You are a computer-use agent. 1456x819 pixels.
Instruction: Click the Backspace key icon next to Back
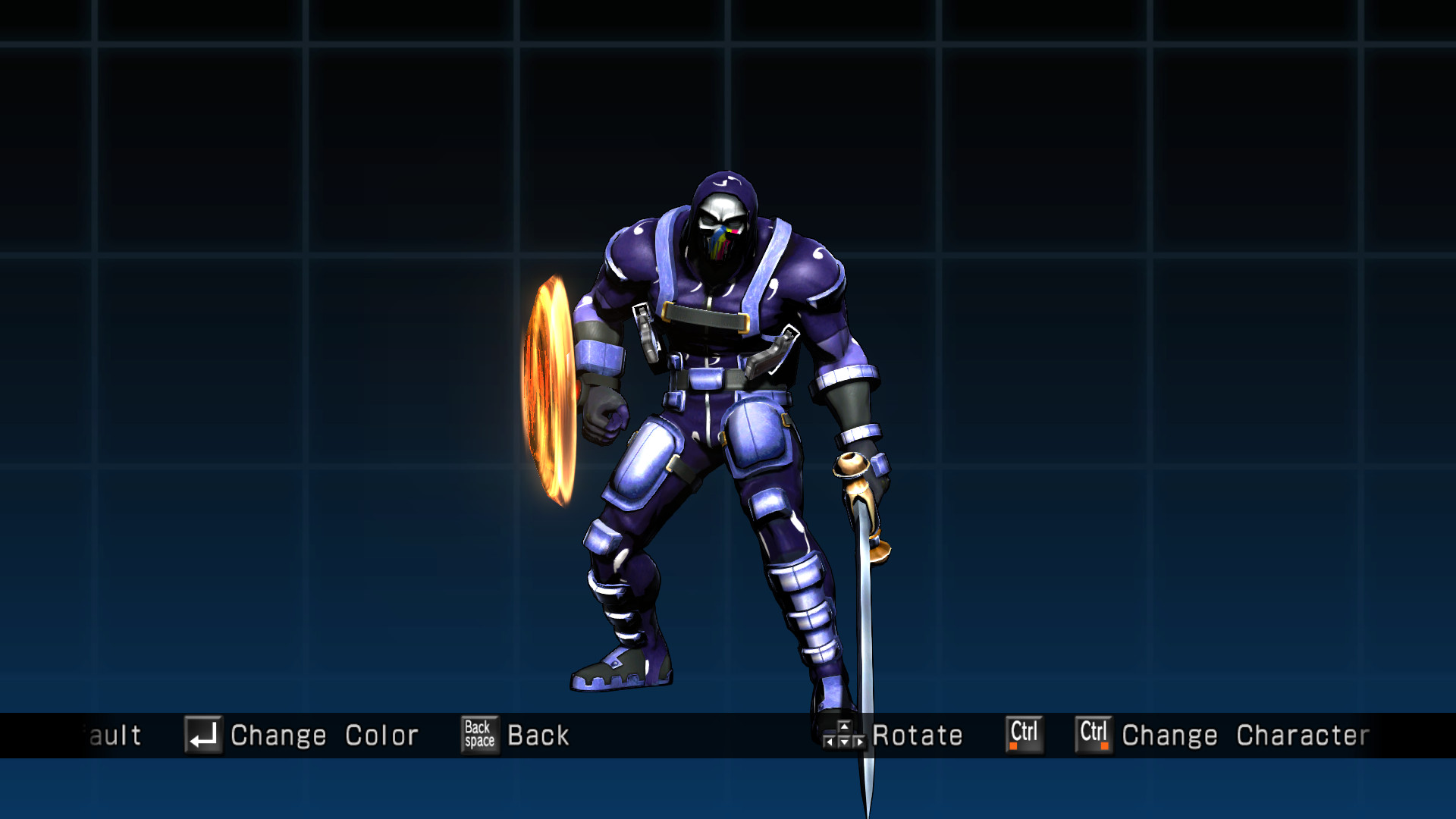click(479, 734)
